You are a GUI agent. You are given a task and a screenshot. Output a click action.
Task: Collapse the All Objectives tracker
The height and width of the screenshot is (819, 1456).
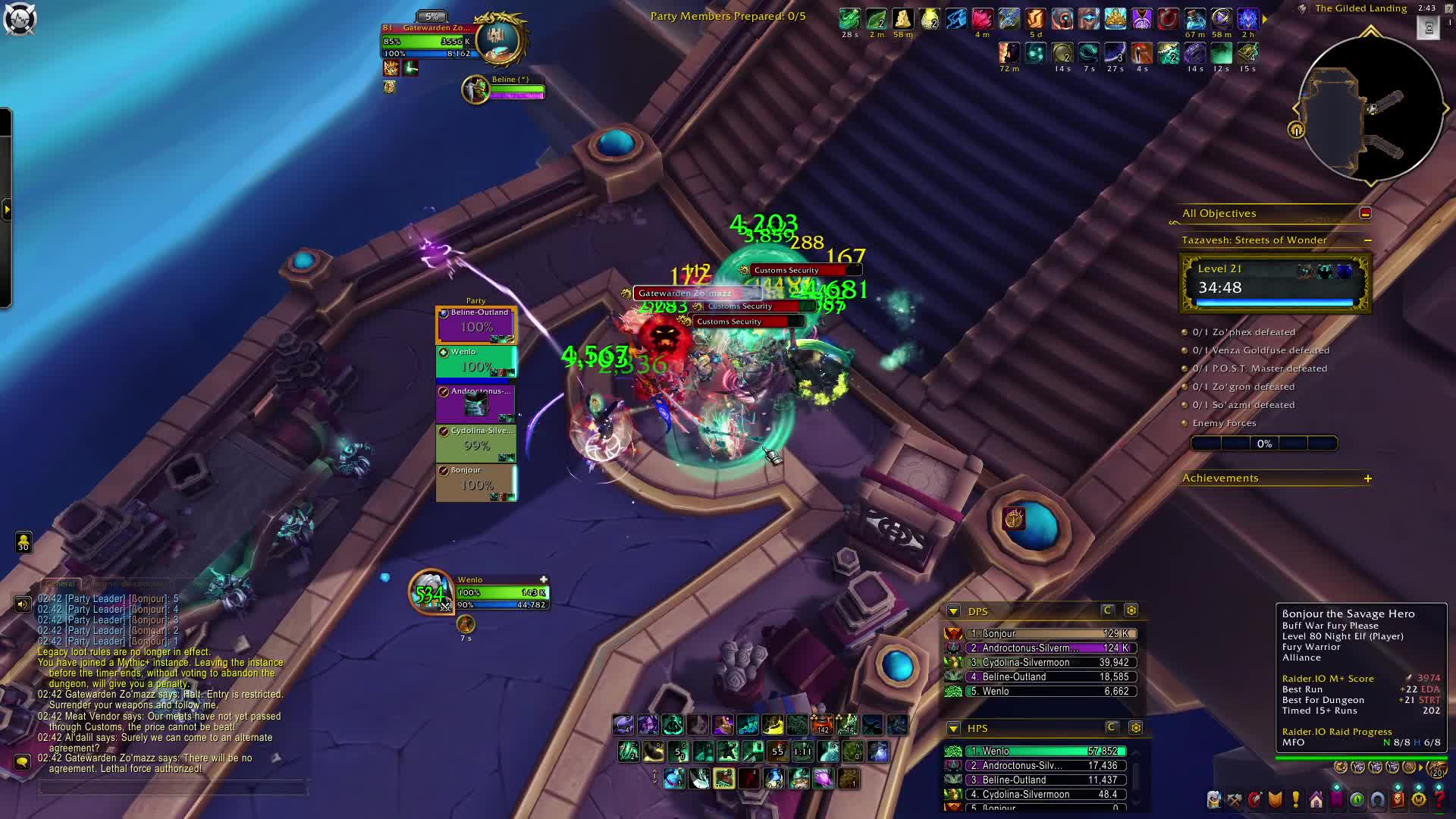1365,214
